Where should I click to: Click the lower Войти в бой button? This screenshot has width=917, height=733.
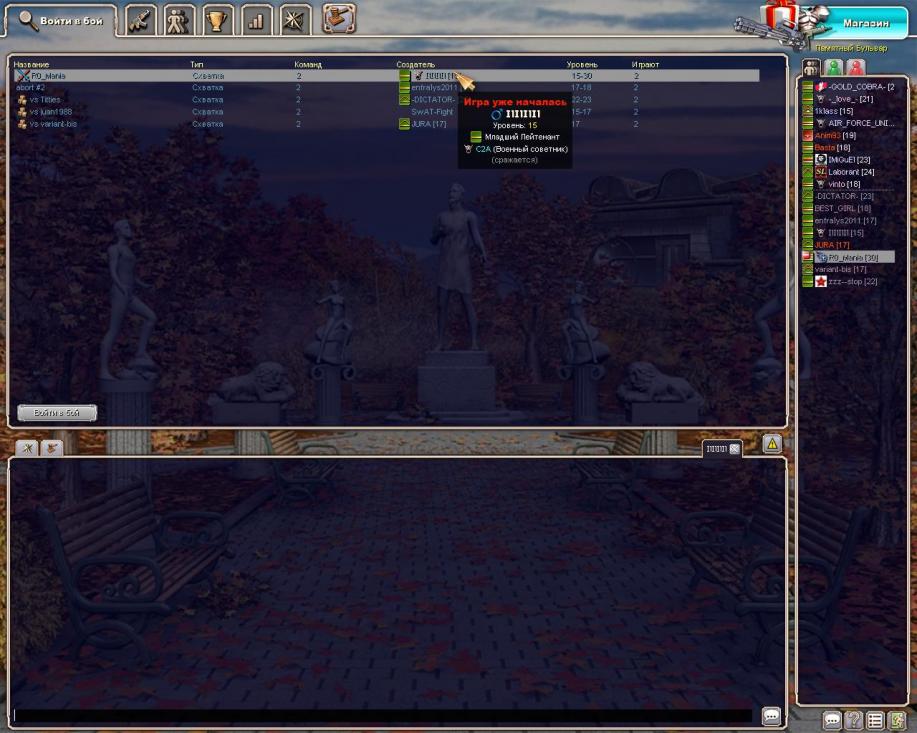tap(57, 412)
